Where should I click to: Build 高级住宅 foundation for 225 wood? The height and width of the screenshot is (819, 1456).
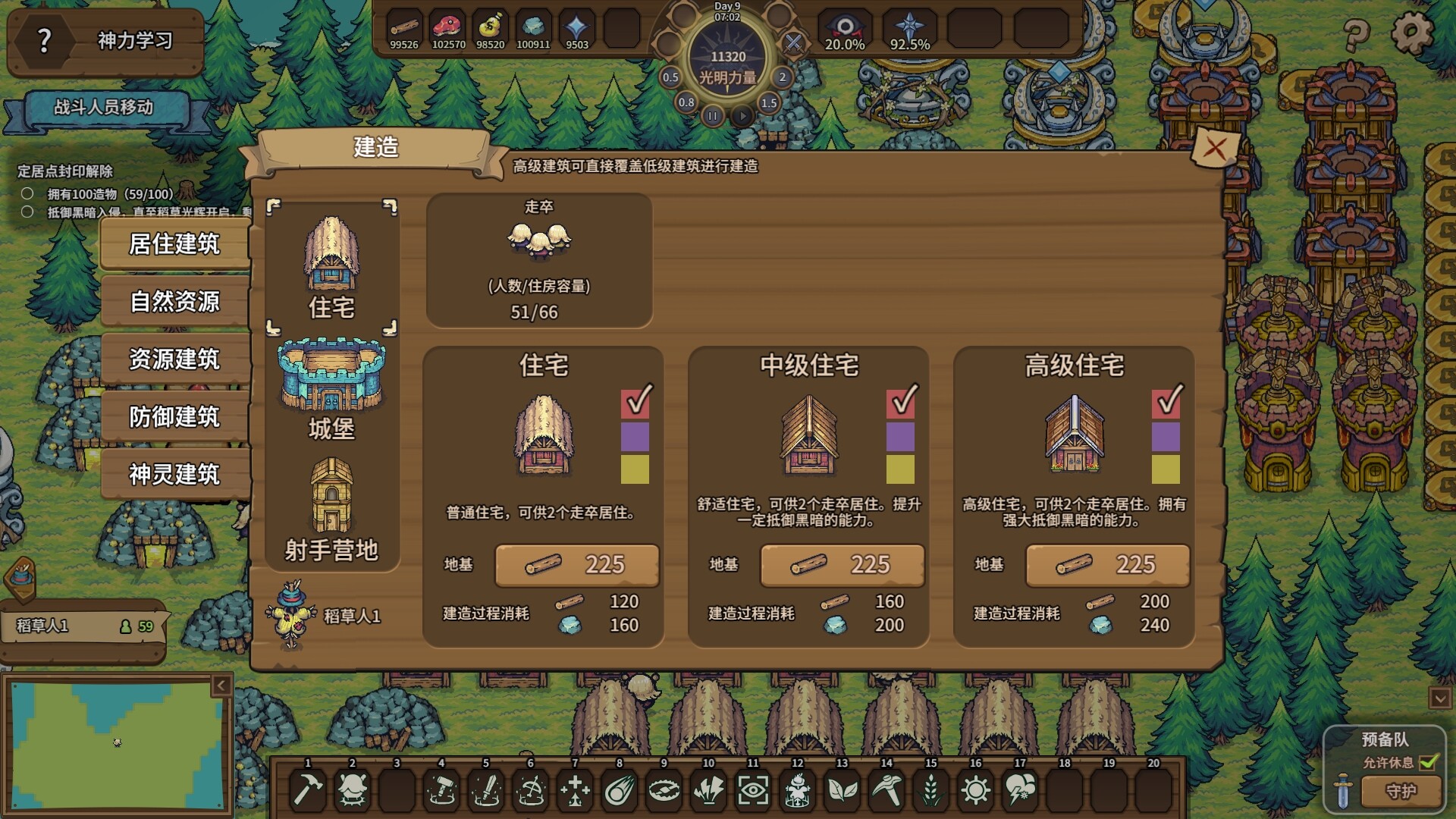point(1107,565)
